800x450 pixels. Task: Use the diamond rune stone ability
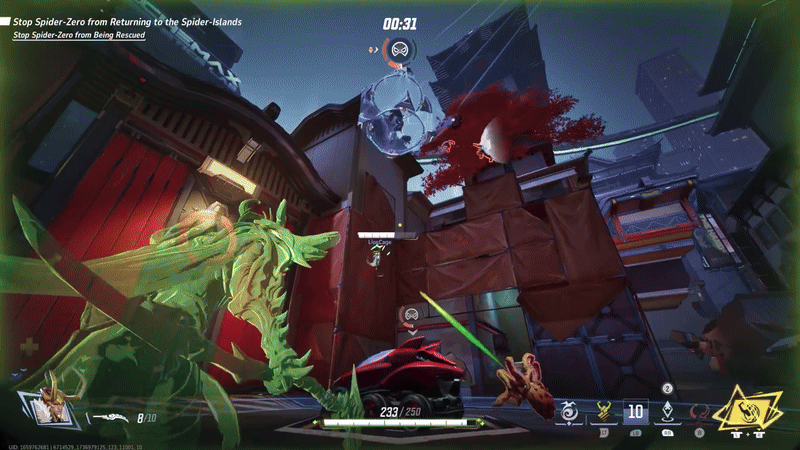pos(668,410)
